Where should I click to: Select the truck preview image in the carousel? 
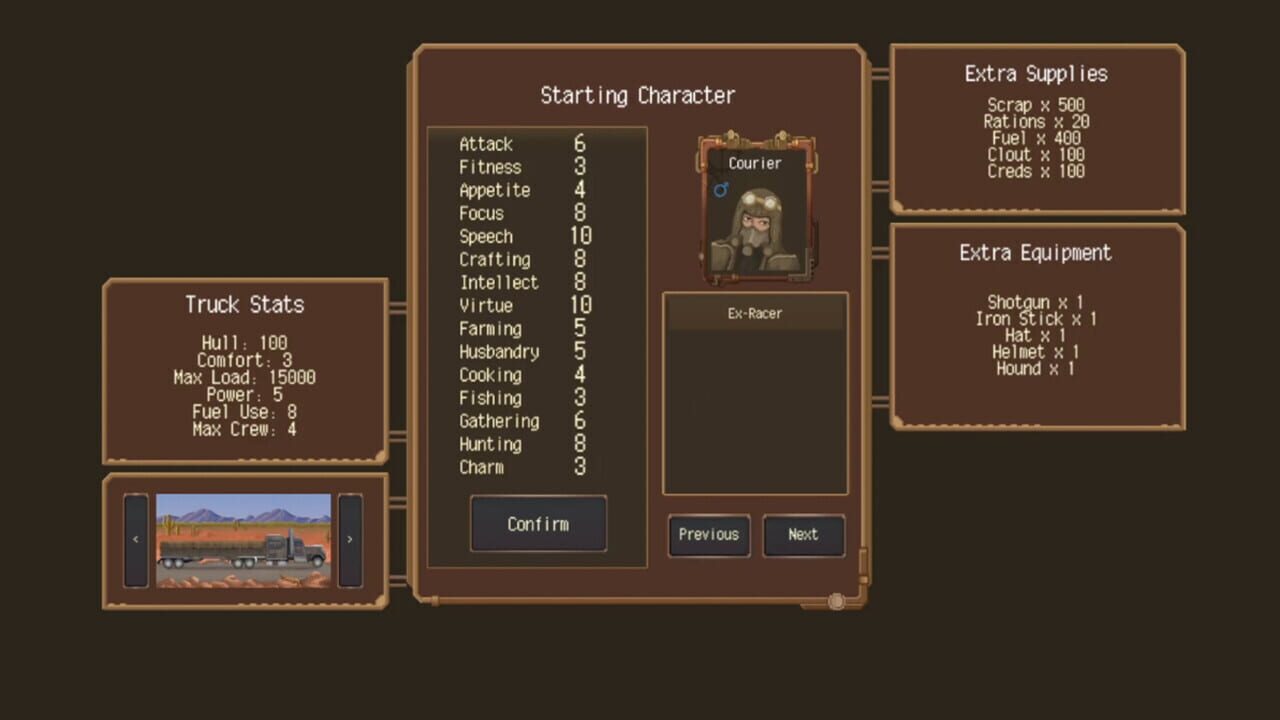(x=243, y=537)
